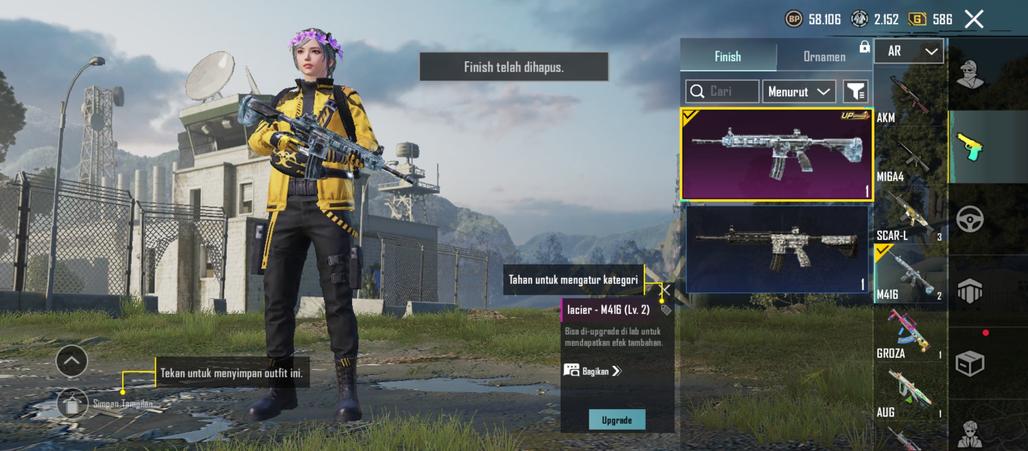Select AKM in the weapon list
This screenshot has height=451, width=1028.
908,98
